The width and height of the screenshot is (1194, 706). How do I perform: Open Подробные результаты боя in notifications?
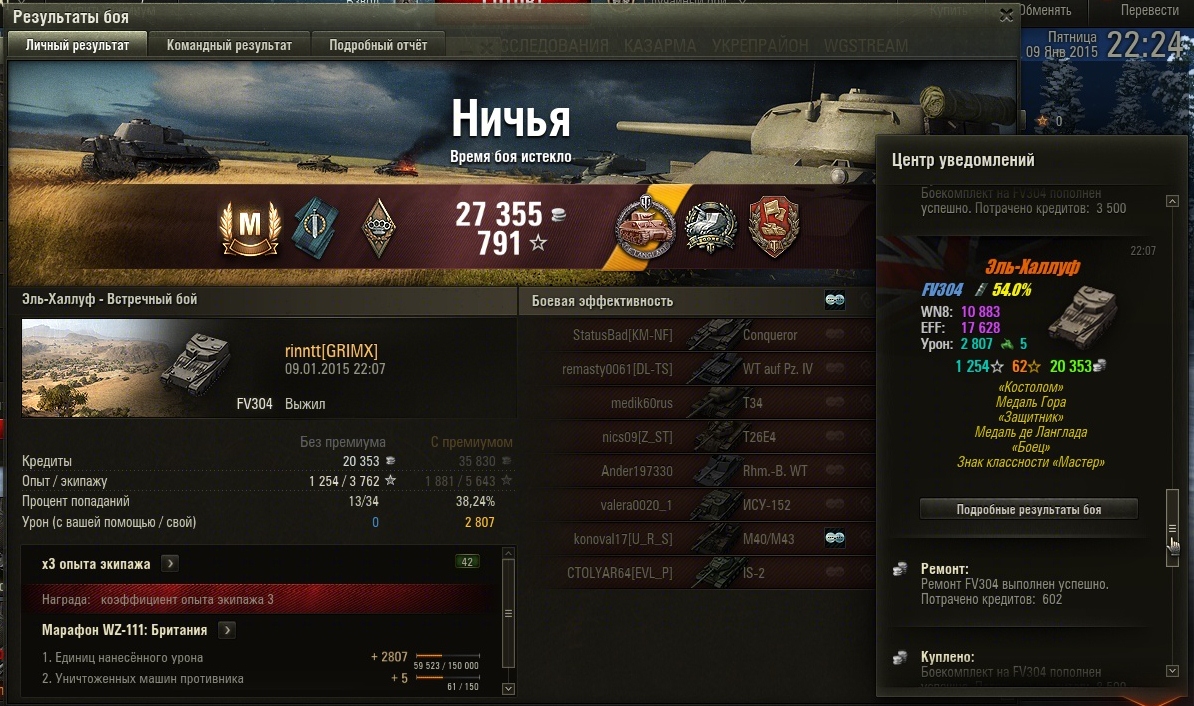[1028, 509]
